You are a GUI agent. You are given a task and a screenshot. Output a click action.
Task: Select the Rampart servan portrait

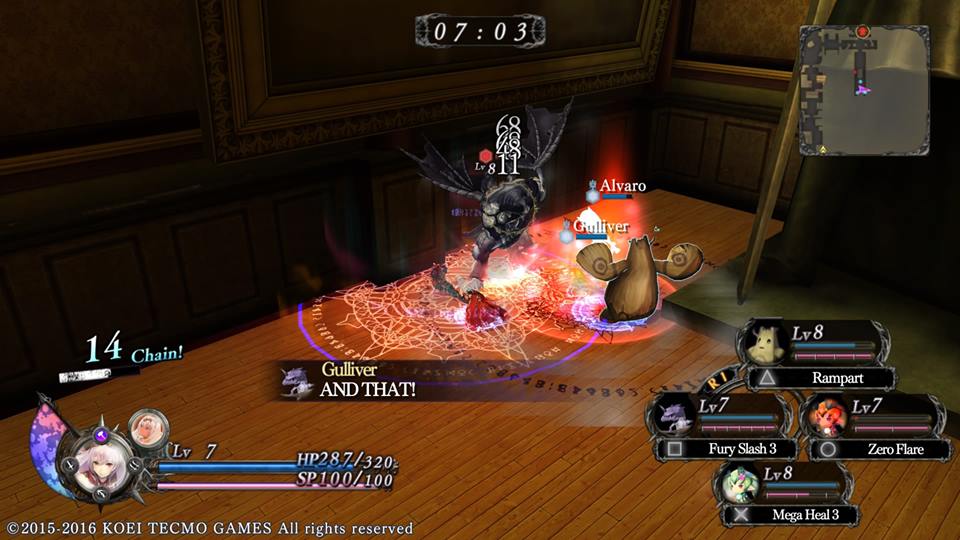(x=765, y=344)
